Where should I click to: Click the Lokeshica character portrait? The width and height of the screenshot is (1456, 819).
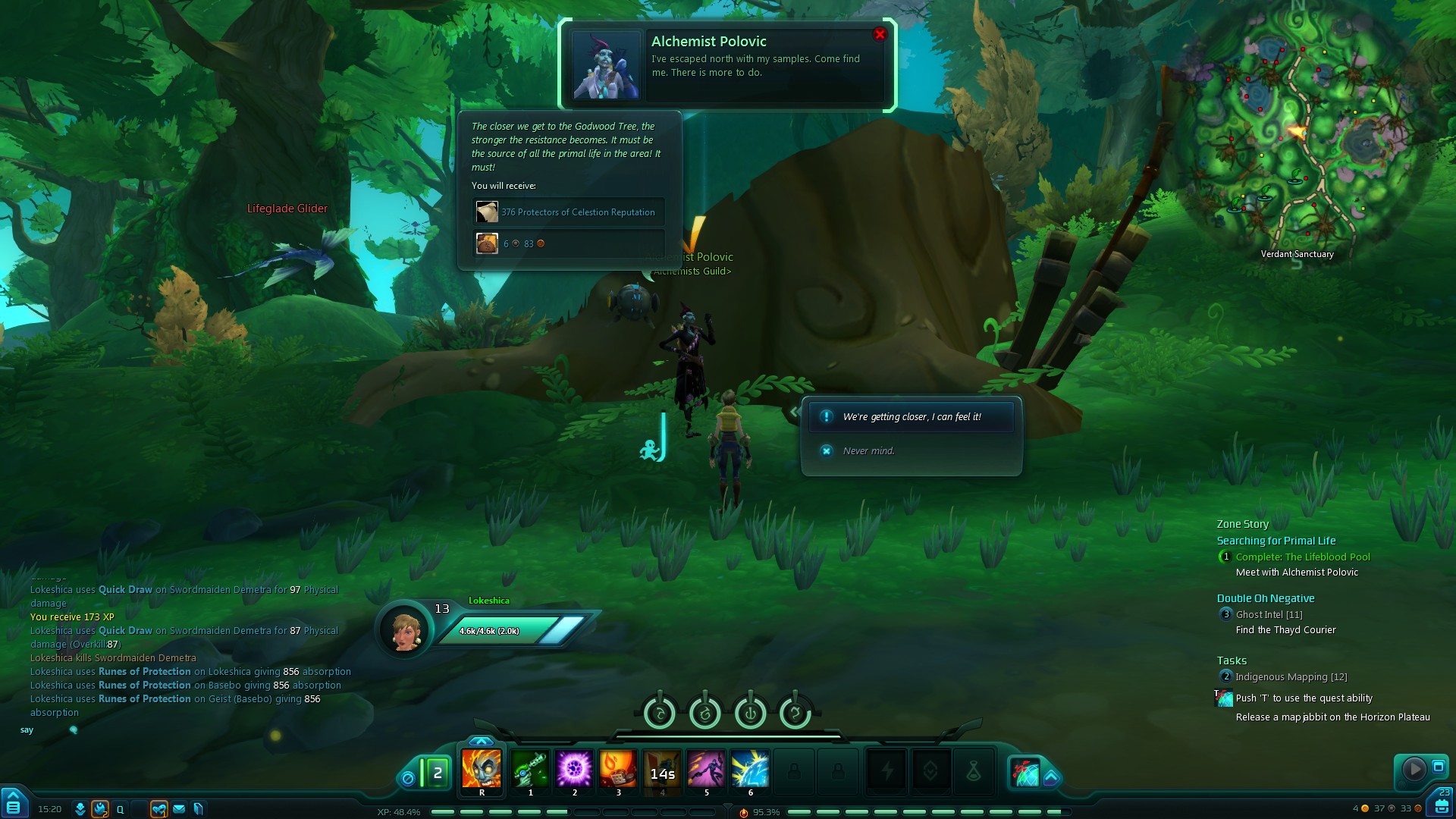[x=406, y=629]
